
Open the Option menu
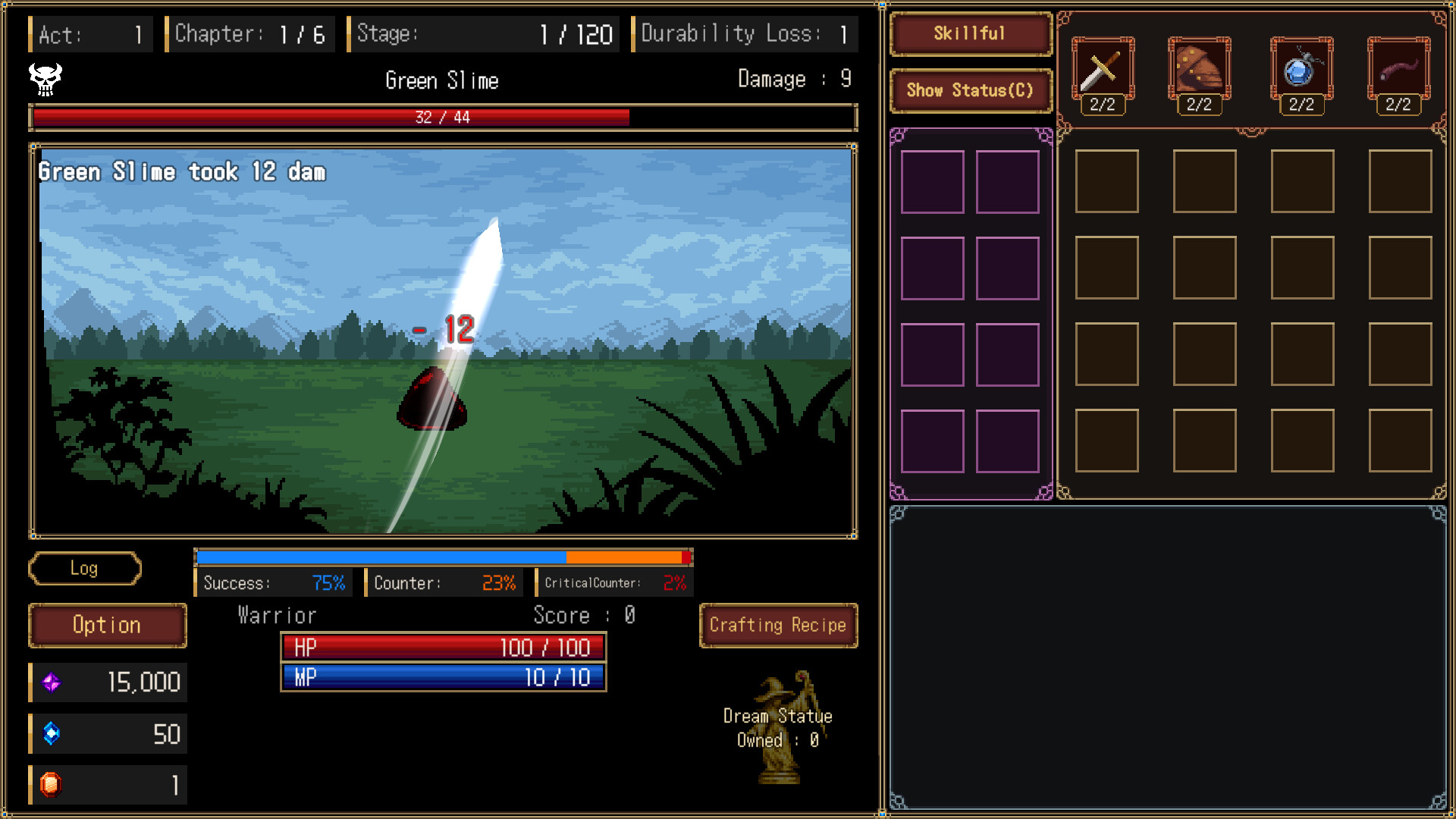coord(106,625)
